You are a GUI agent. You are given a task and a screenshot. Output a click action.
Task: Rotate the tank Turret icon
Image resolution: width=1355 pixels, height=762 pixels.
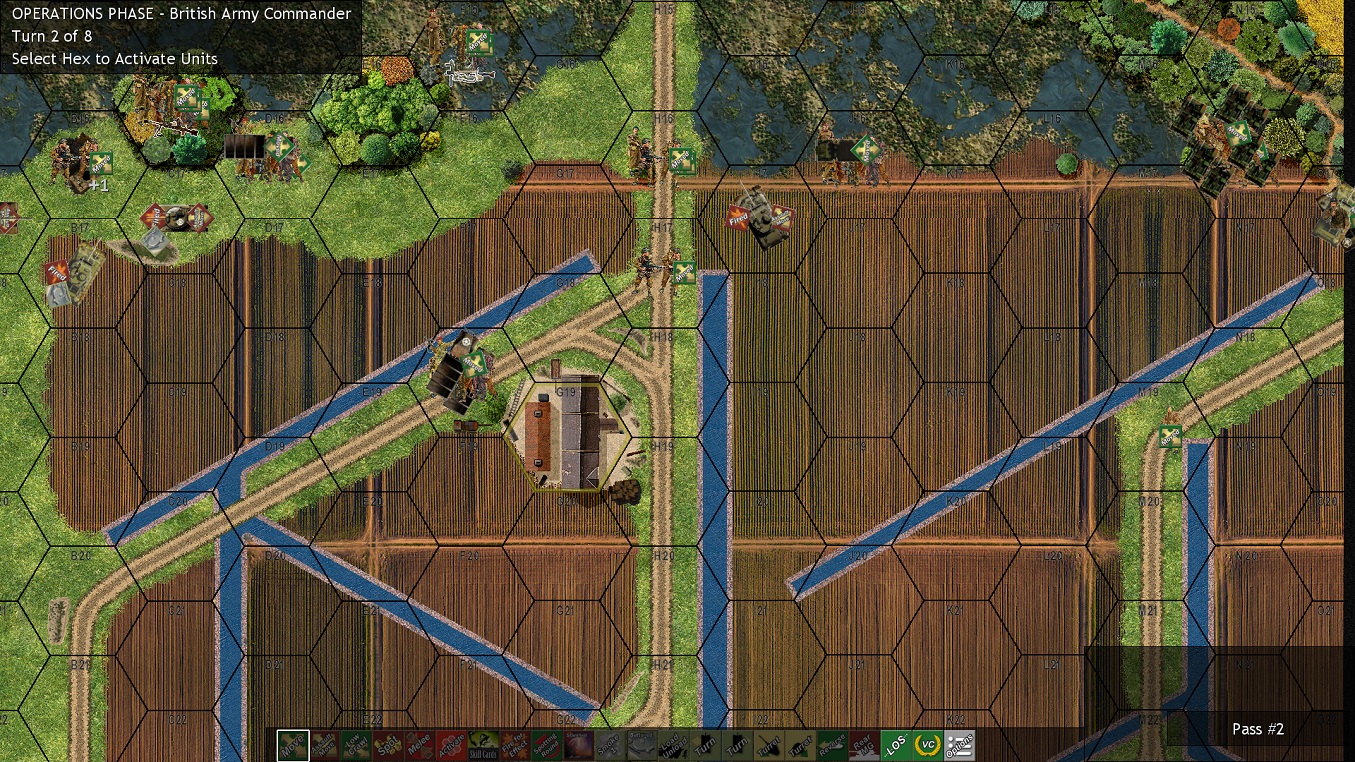pos(767,745)
